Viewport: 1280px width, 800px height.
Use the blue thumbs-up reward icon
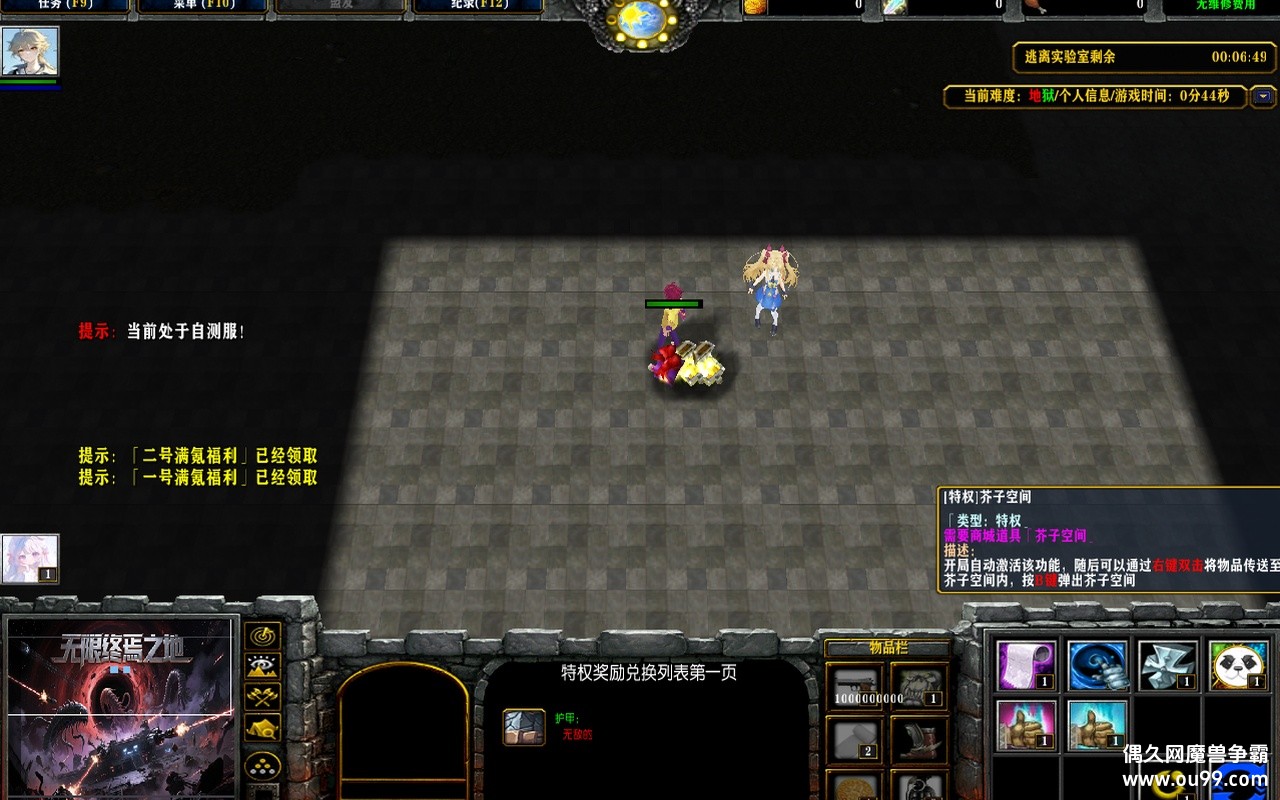point(1095,727)
